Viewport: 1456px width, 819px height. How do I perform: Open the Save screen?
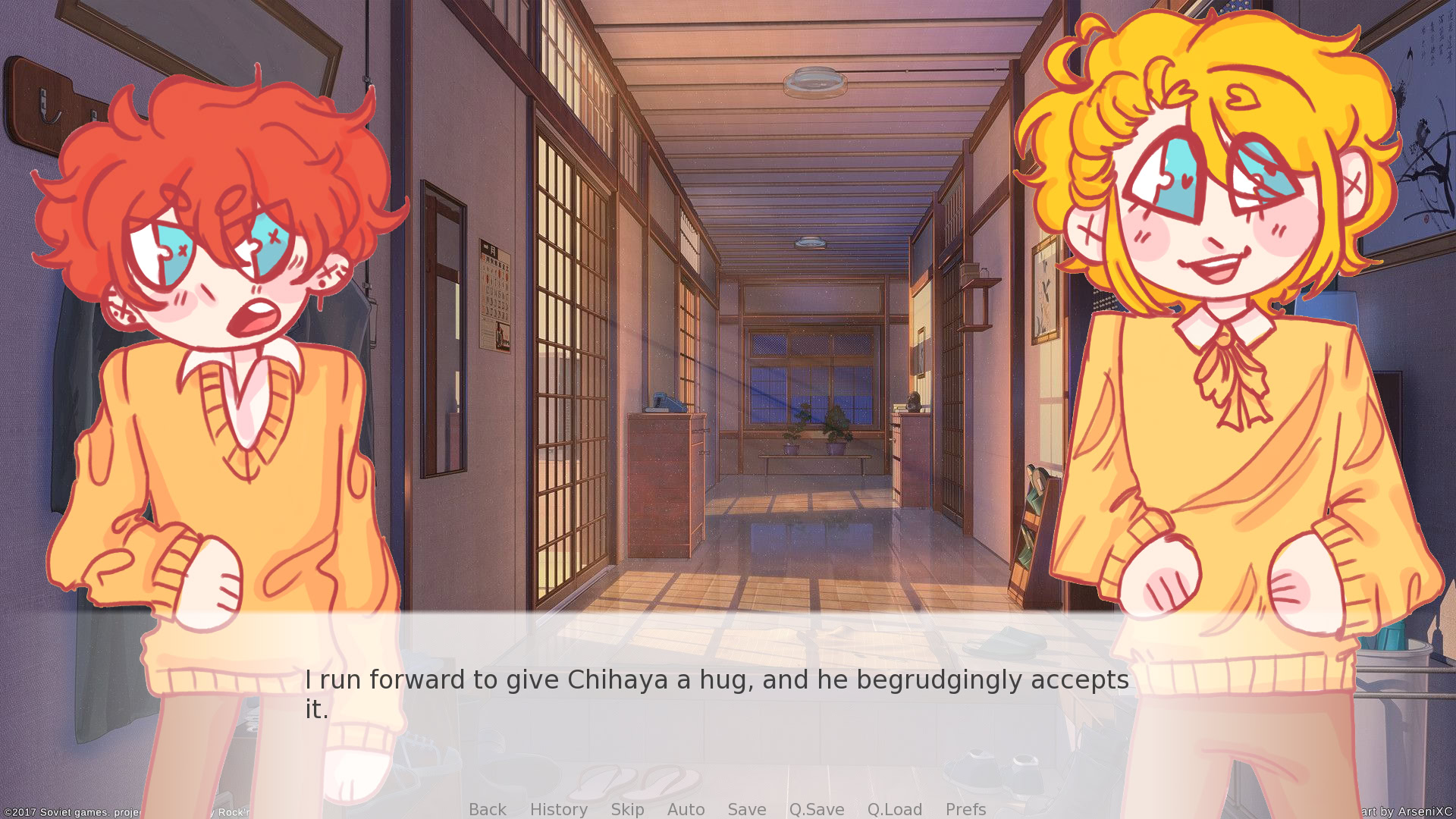click(746, 810)
